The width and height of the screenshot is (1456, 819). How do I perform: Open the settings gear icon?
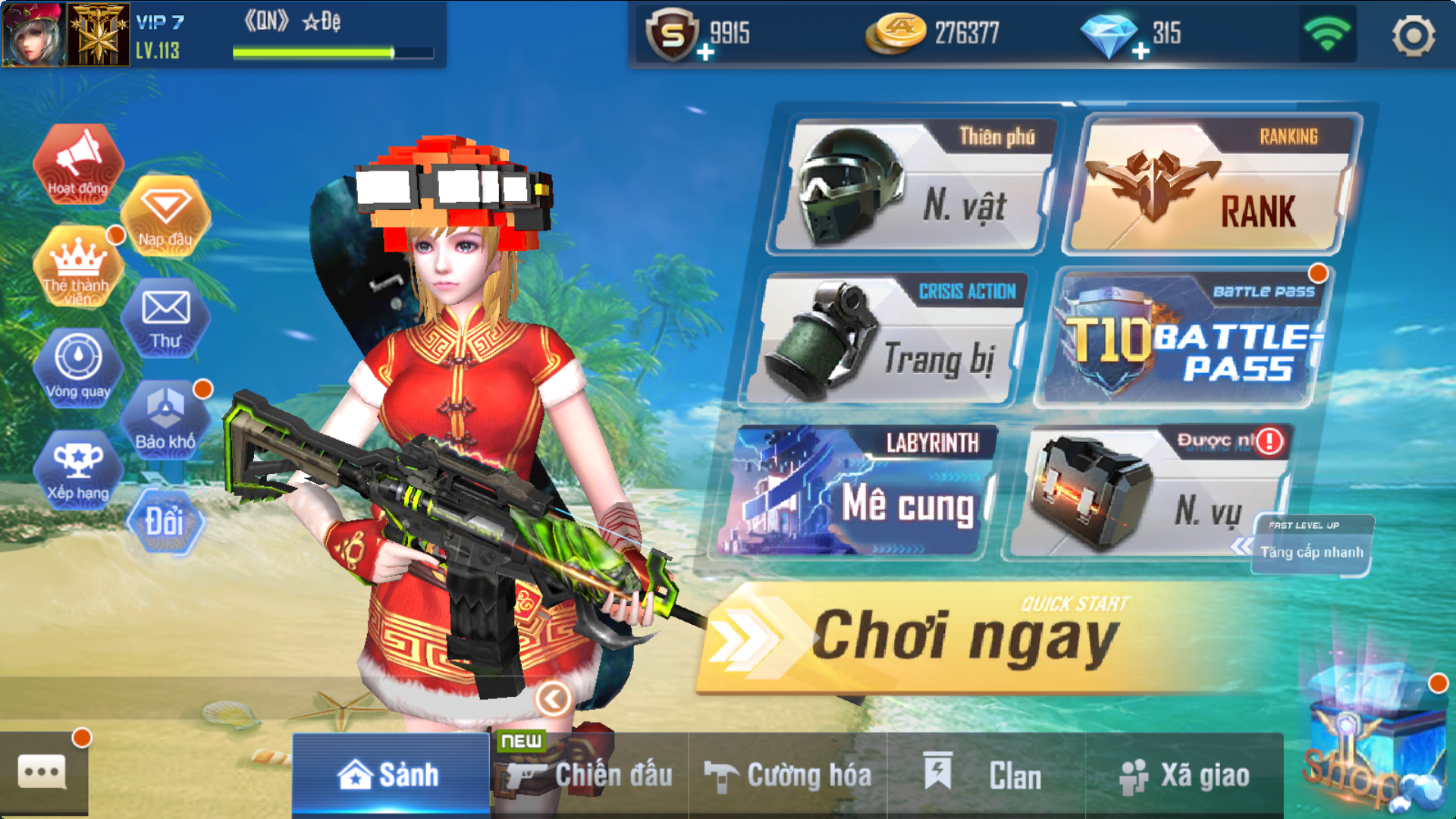click(1413, 36)
